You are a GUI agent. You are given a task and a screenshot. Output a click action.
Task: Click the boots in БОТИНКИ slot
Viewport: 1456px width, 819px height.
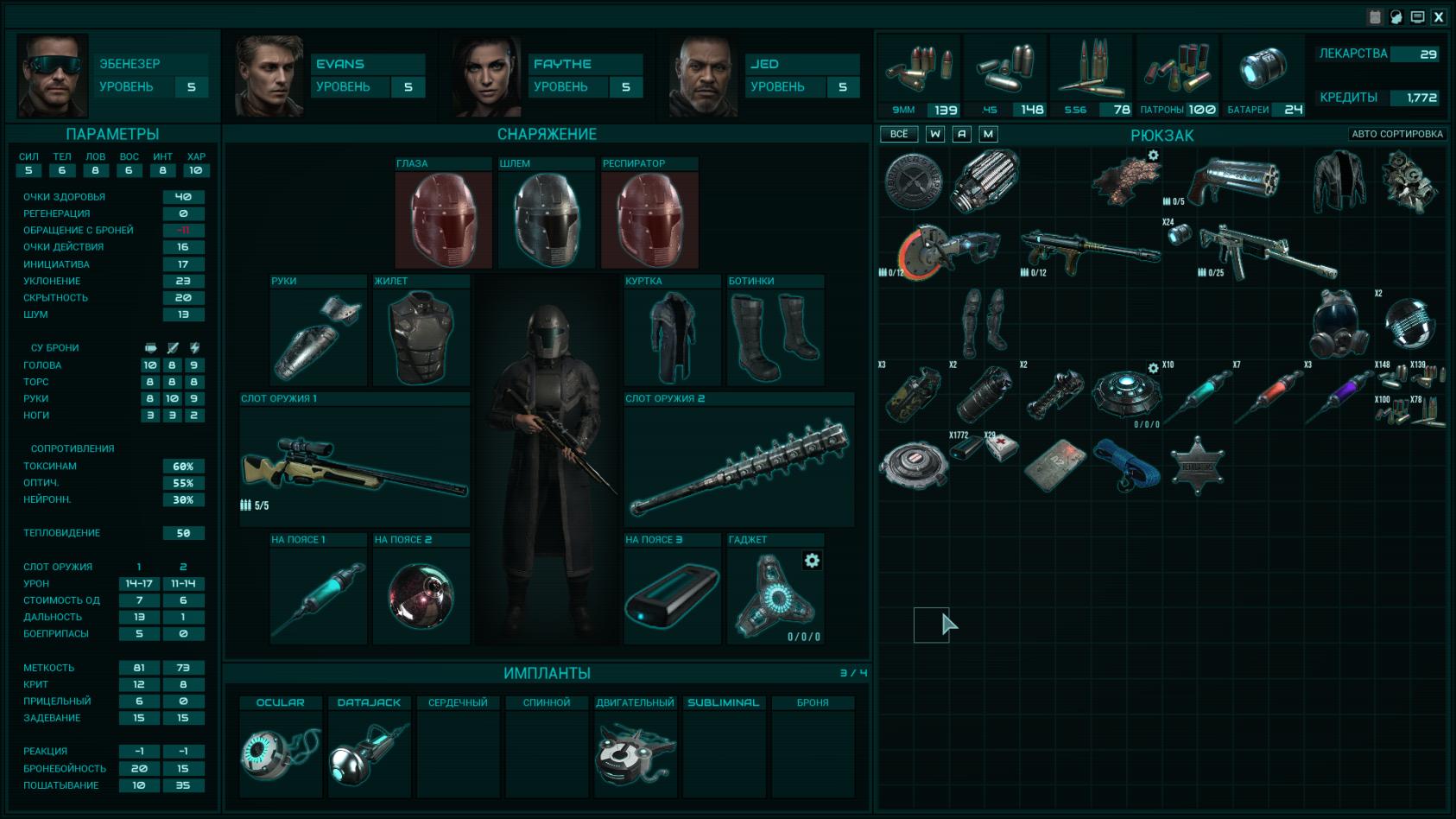[x=775, y=336]
